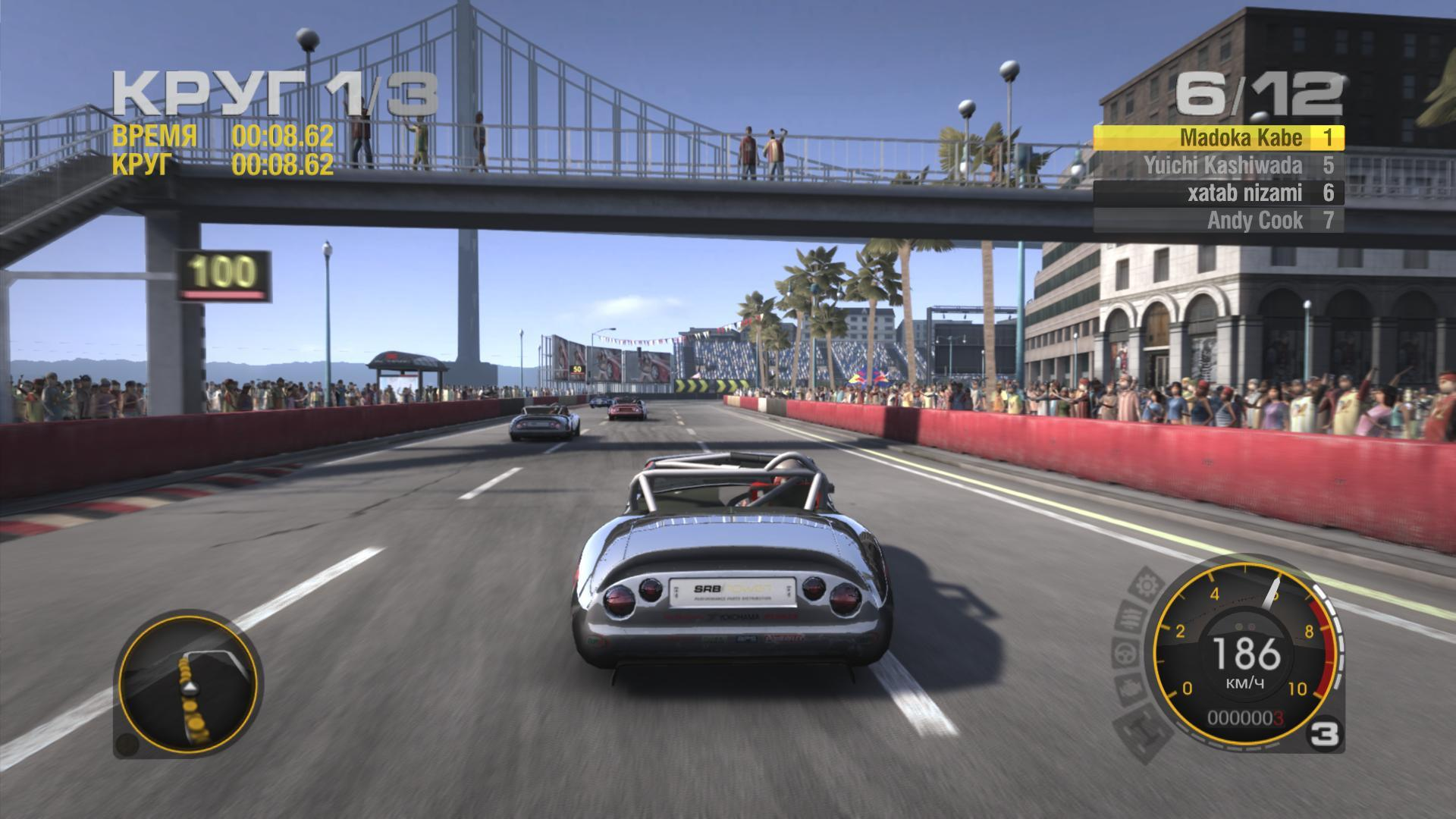Click the engine damage icon
The width and height of the screenshot is (1456, 819).
point(1129,689)
